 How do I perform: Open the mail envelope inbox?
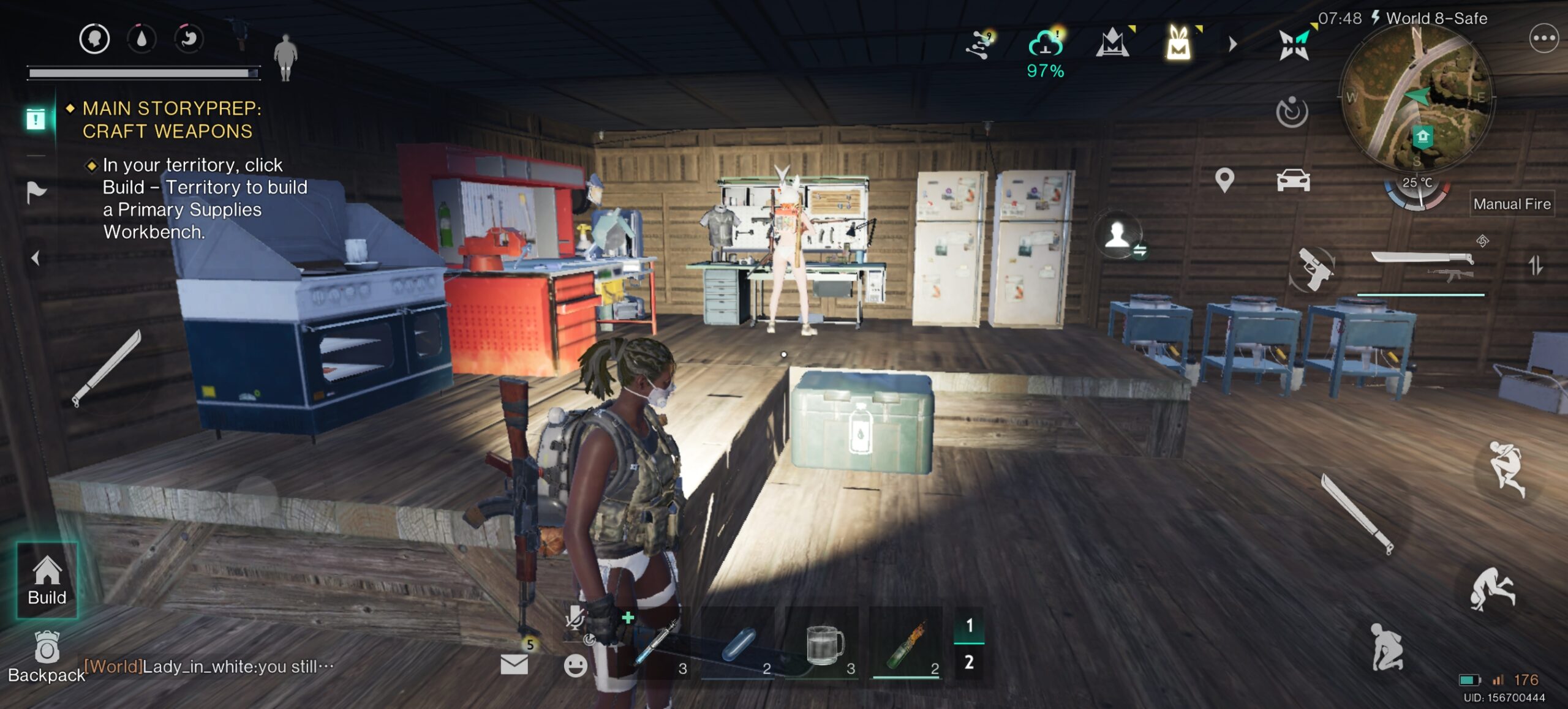coord(514,664)
